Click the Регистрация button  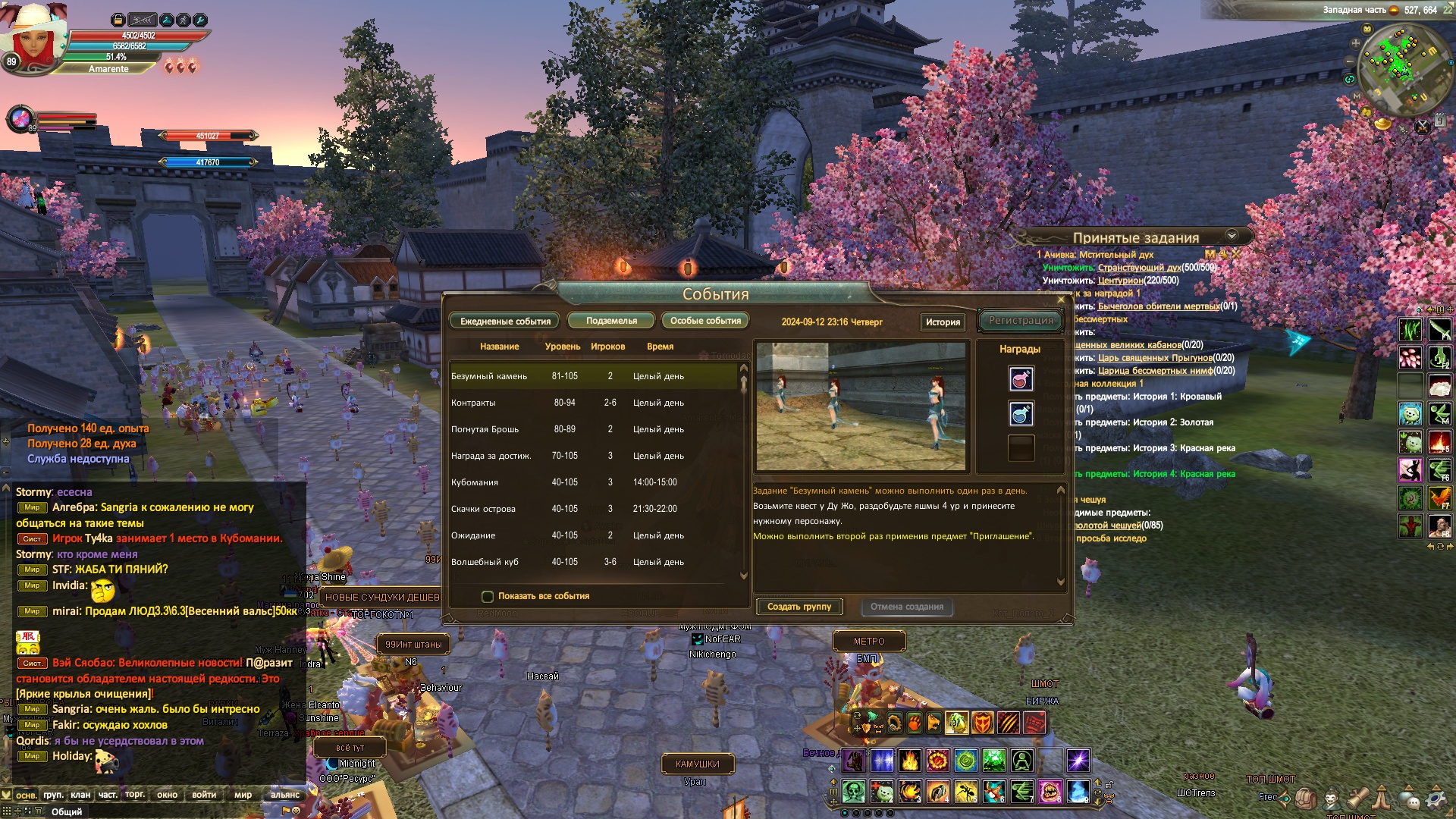(x=1021, y=321)
